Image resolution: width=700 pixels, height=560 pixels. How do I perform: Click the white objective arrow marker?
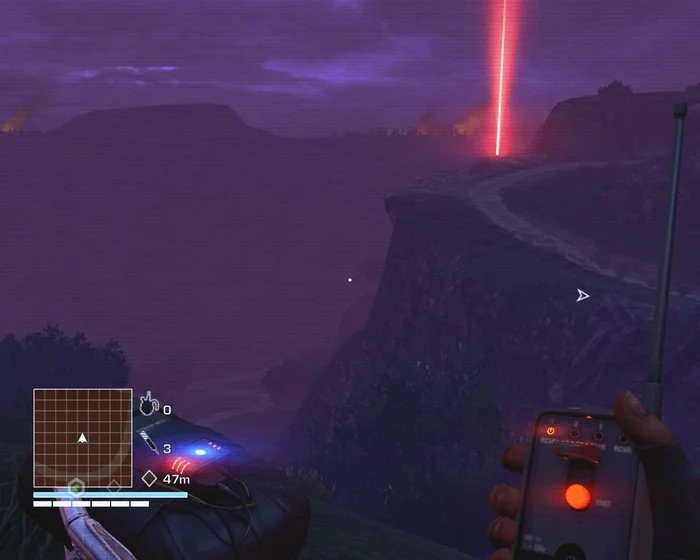pyautogui.click(x=582, y=295)
